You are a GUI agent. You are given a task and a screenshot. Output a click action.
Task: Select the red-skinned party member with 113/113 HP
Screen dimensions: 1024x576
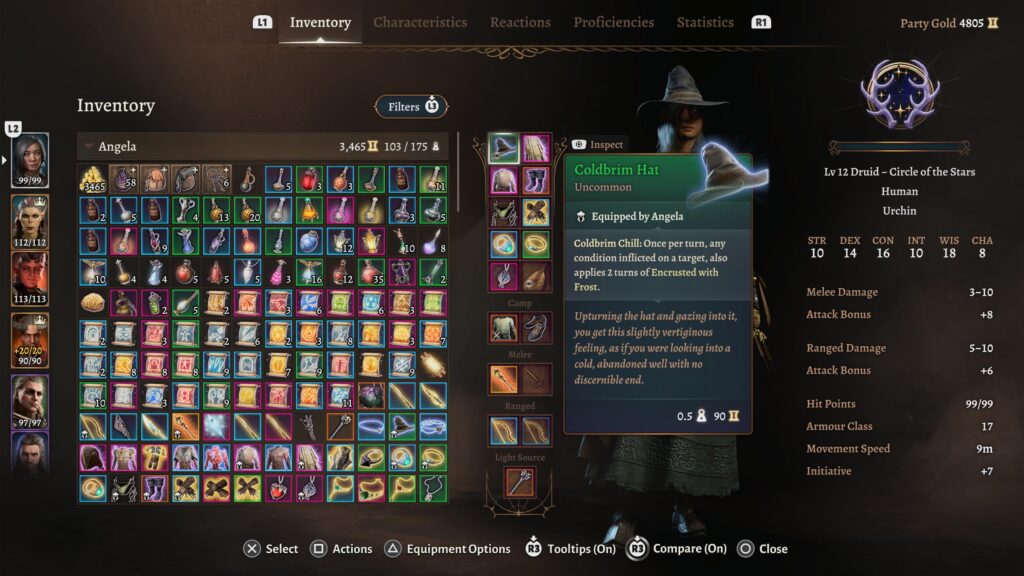[x=30, y=276]
